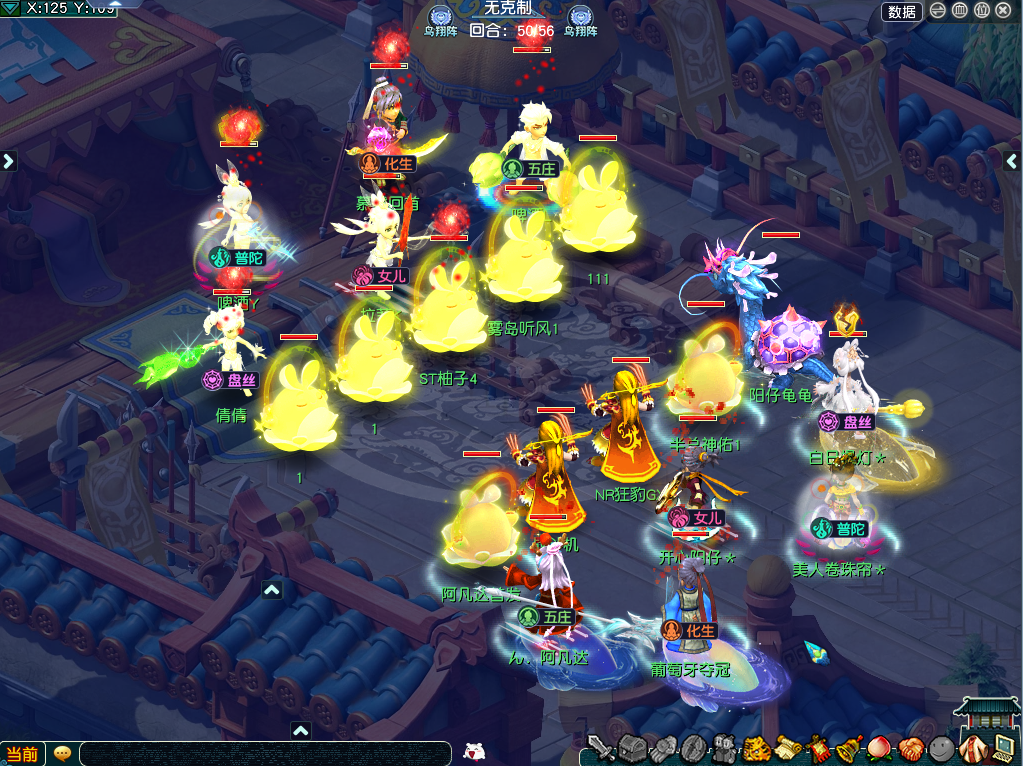Click the 当前 chat channel button
Screen dimensions: 1023x766
pyautogui.click(x=23, y=754)
